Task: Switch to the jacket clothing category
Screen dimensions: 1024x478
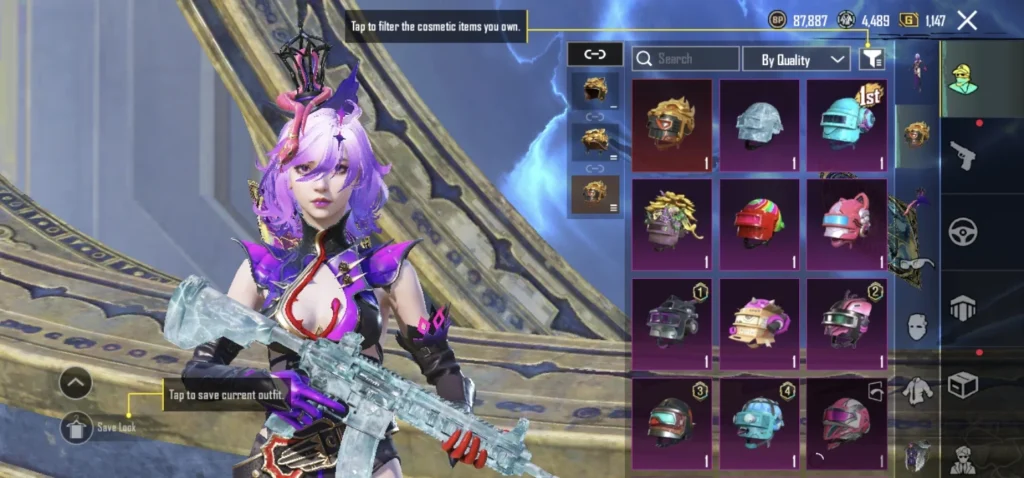Action: pyautogui.click(x=917, y=391)
